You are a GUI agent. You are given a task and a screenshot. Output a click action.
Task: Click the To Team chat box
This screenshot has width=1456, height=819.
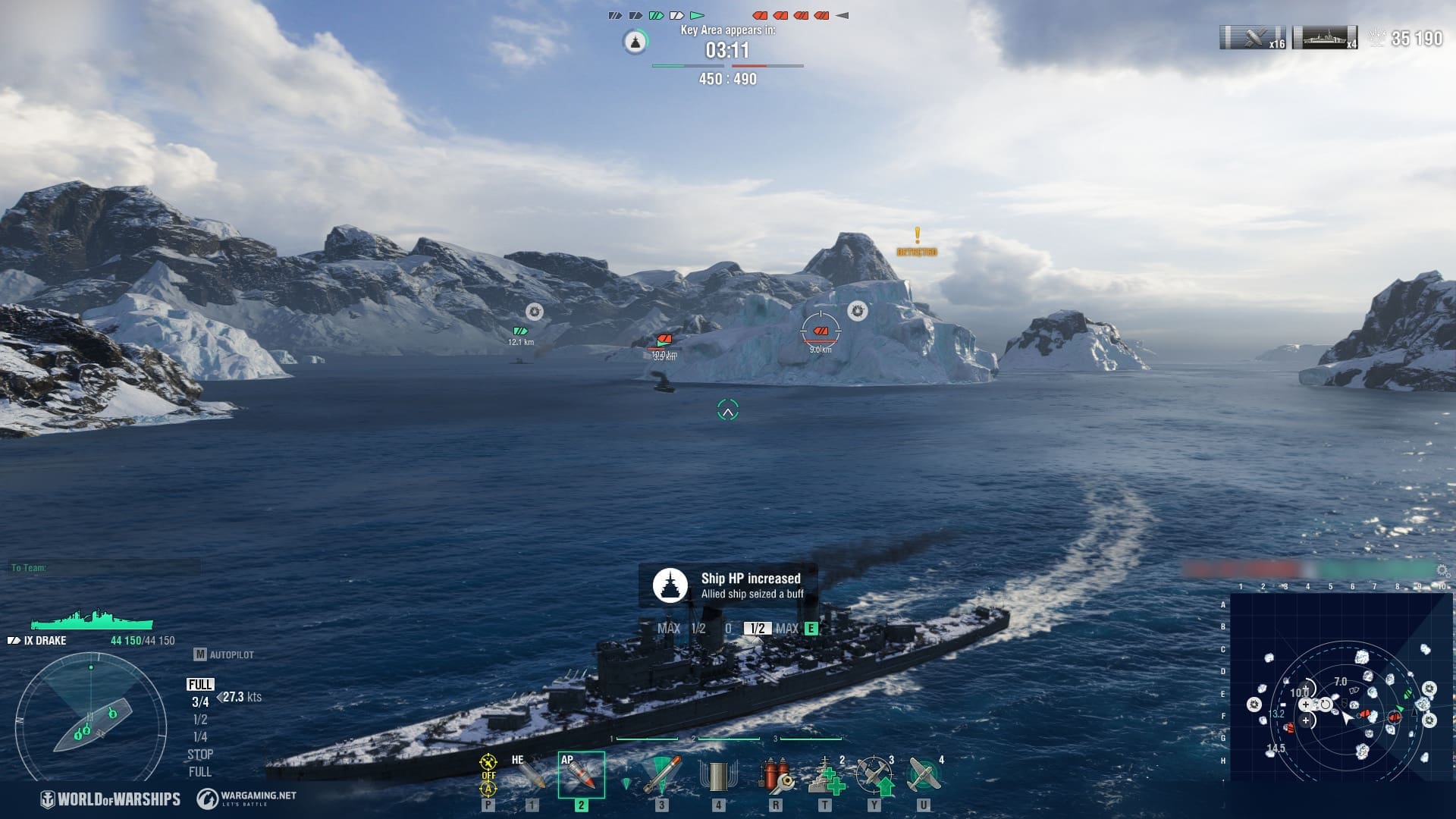tap(105, 567)
